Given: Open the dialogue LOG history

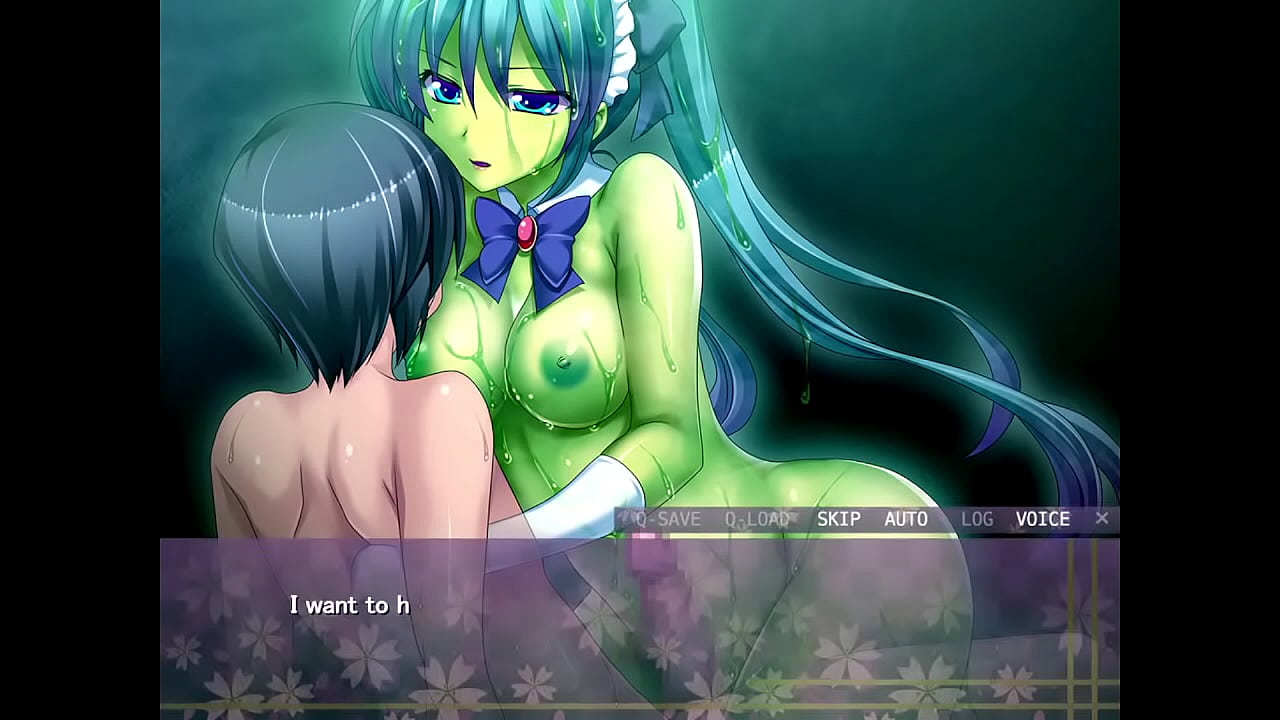Looking at the screenshot, I should [x=977, y=519].
